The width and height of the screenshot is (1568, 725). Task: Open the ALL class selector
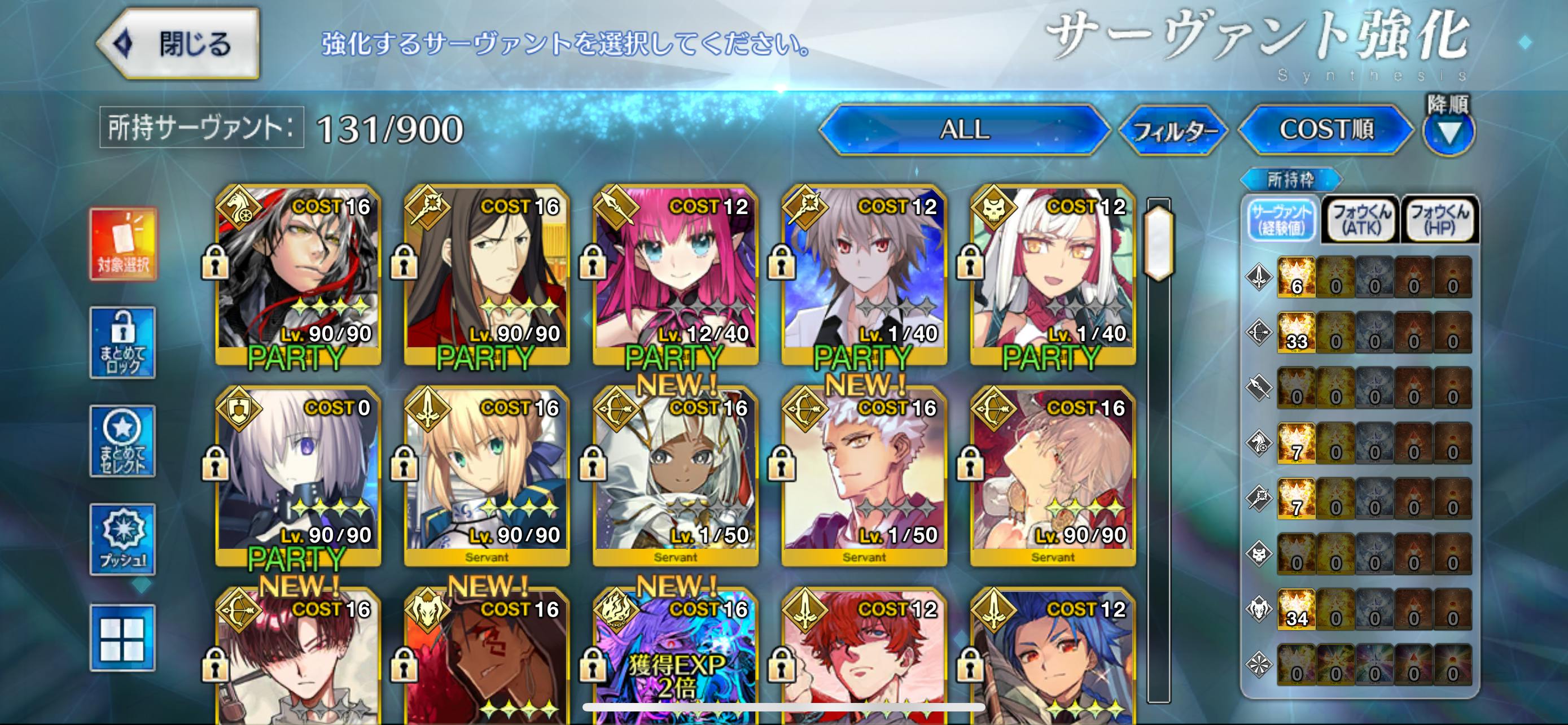tap(964, 130)
